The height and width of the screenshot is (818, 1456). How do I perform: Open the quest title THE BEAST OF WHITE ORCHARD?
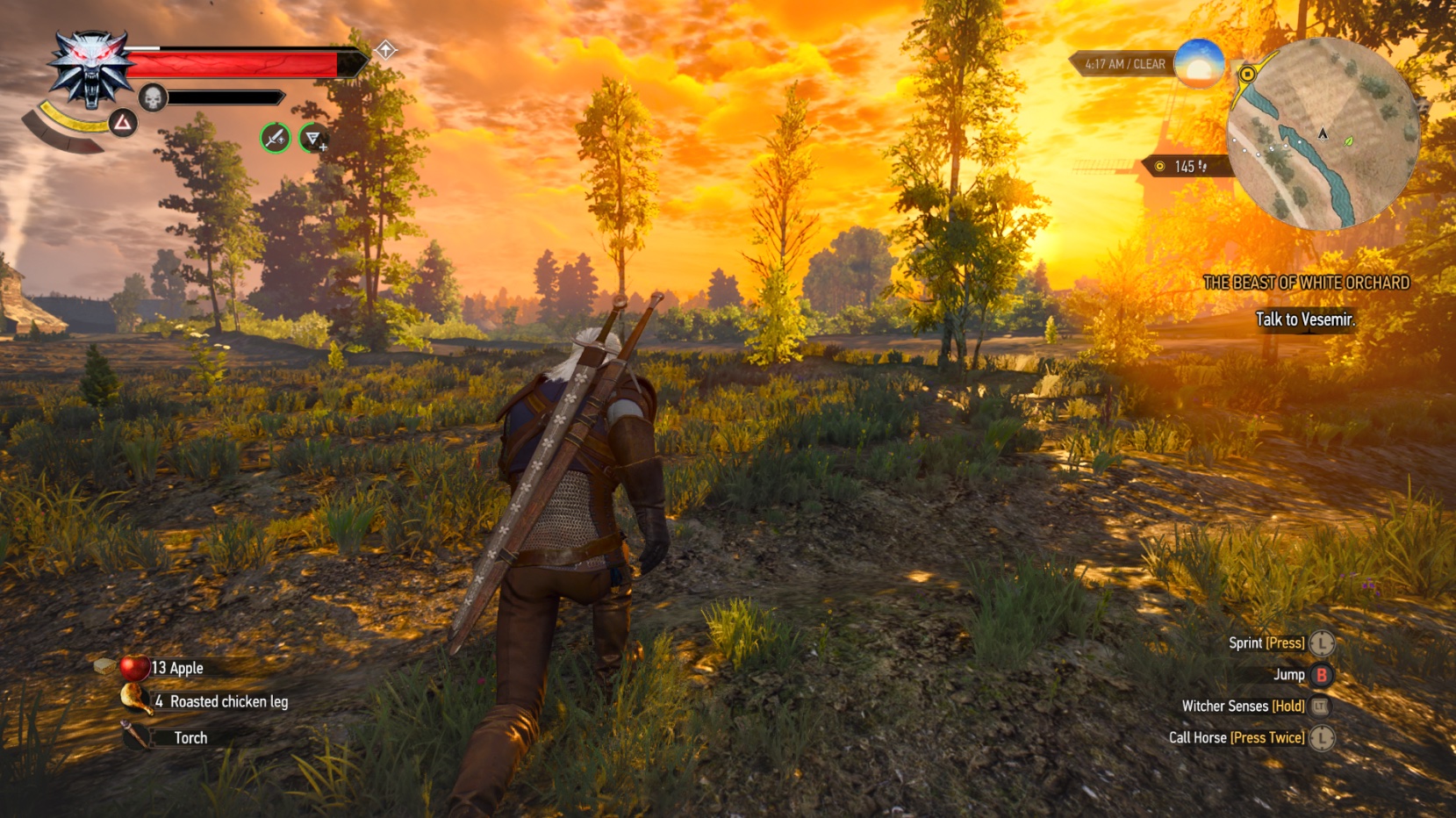[1307, 283]
